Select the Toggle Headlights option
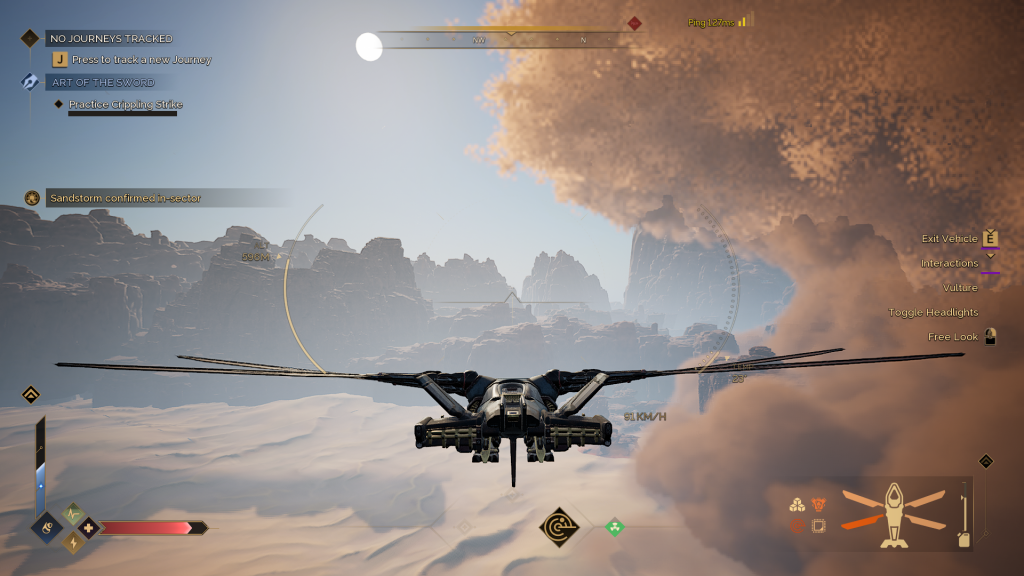Viewport: 1024px width, 576px height. 934,312
